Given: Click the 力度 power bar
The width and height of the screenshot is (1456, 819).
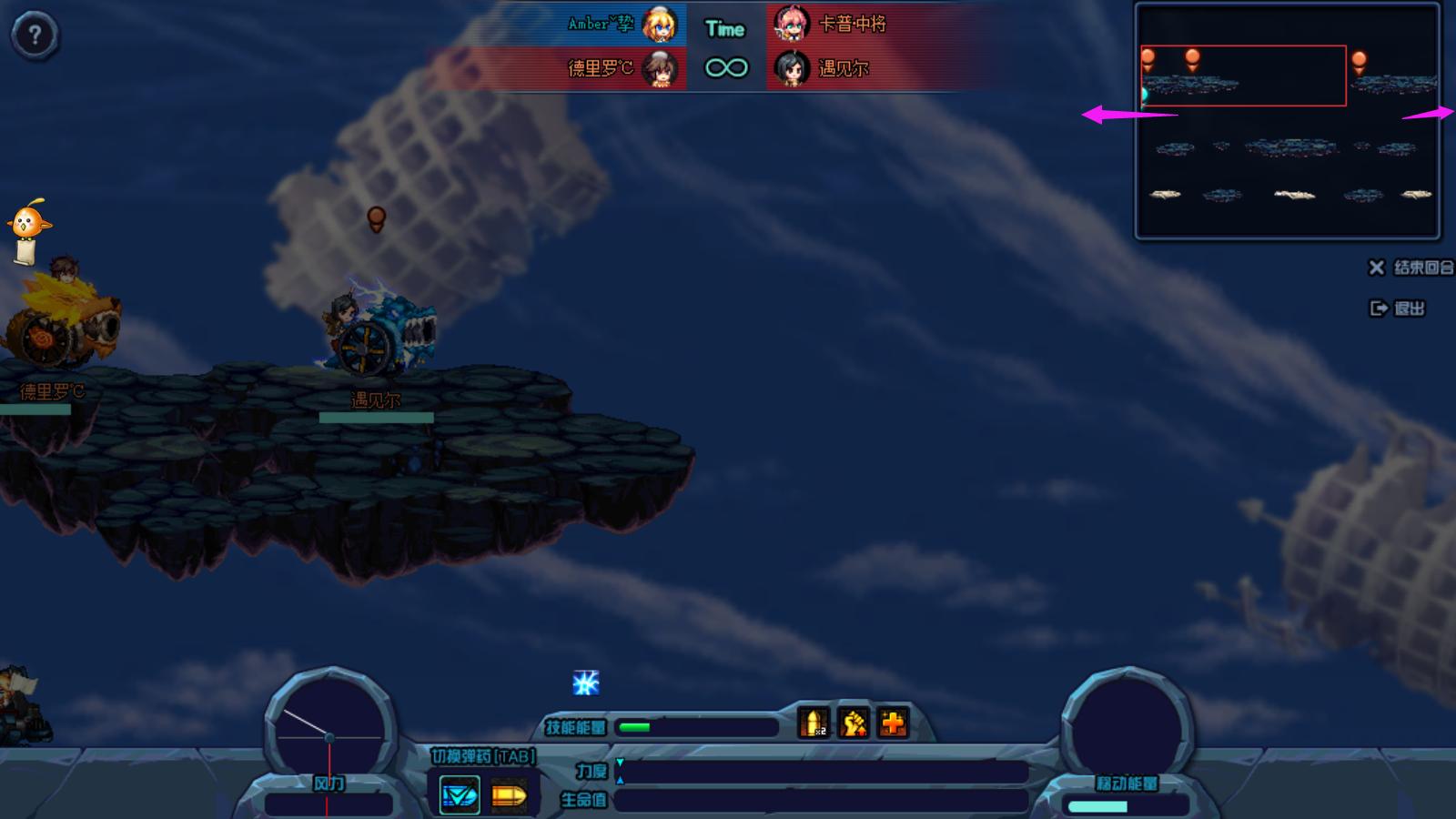Looking at the screenshot, I should 822,772.
